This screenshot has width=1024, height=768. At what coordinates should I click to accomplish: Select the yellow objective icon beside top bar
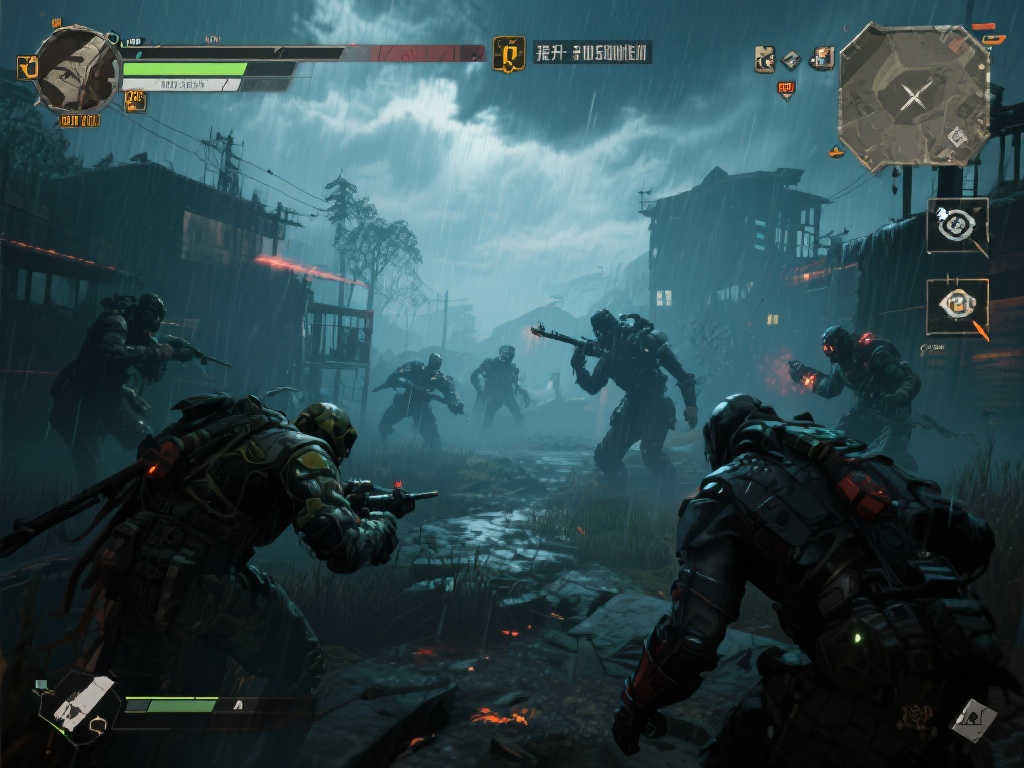coord(508,54)
